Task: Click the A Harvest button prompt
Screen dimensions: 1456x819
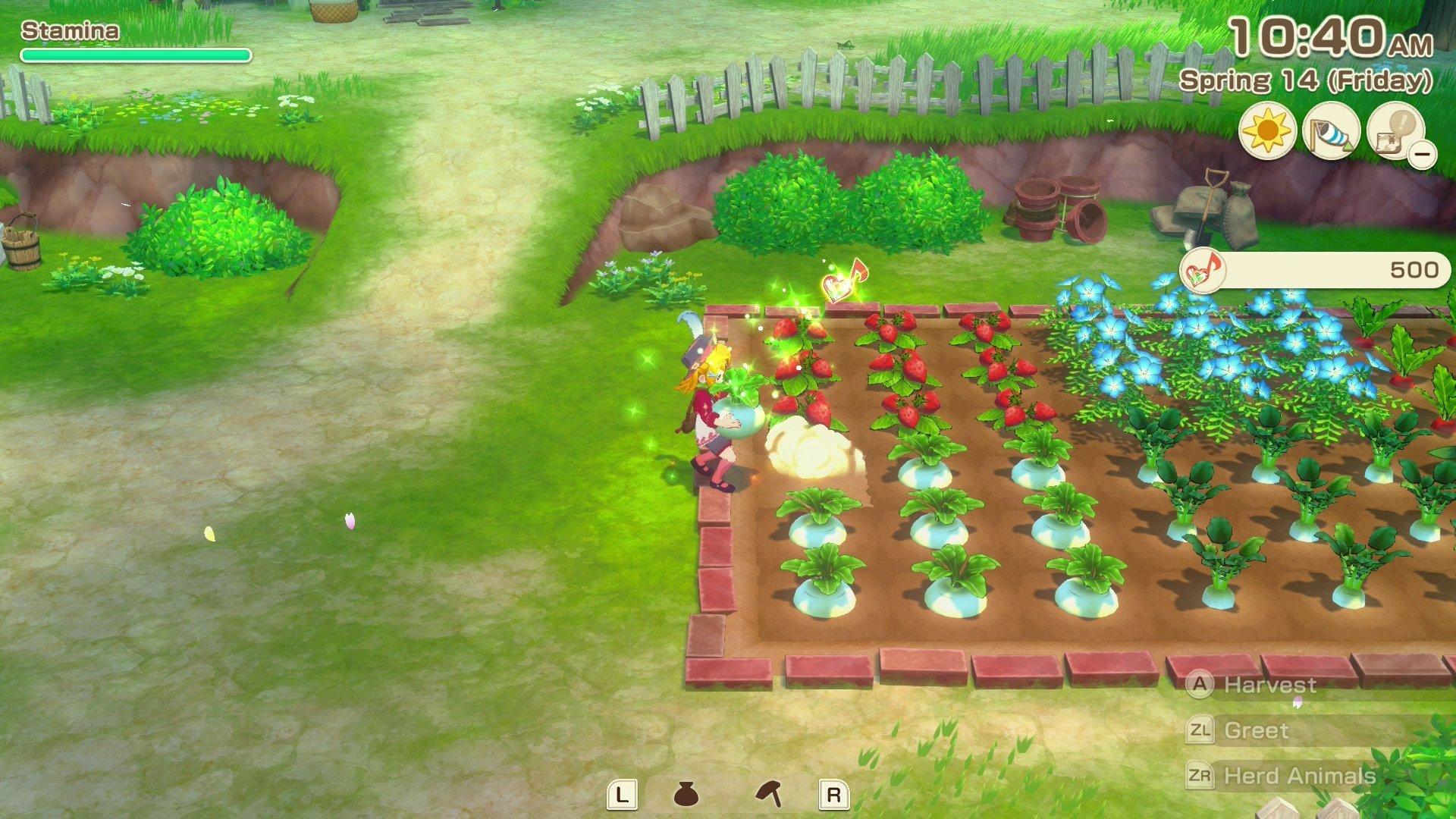Action: point(1202,684)
